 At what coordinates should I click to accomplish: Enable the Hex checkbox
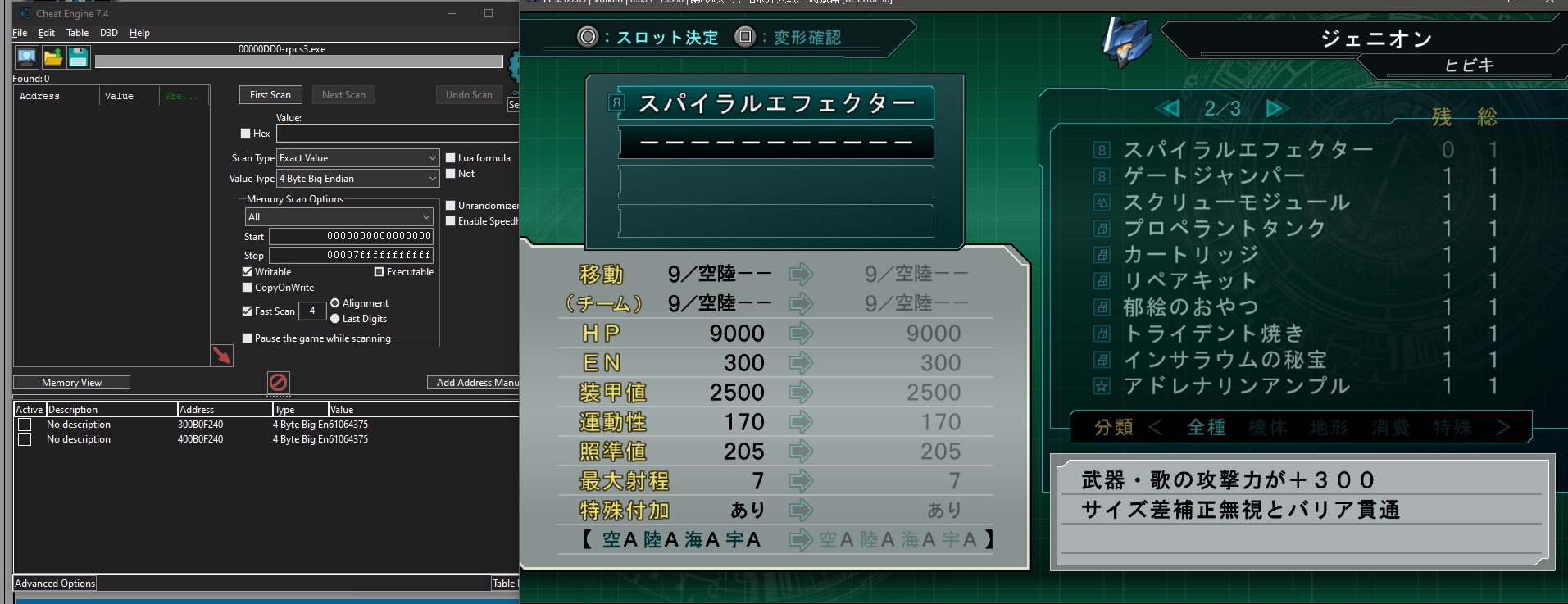(243, 133)
